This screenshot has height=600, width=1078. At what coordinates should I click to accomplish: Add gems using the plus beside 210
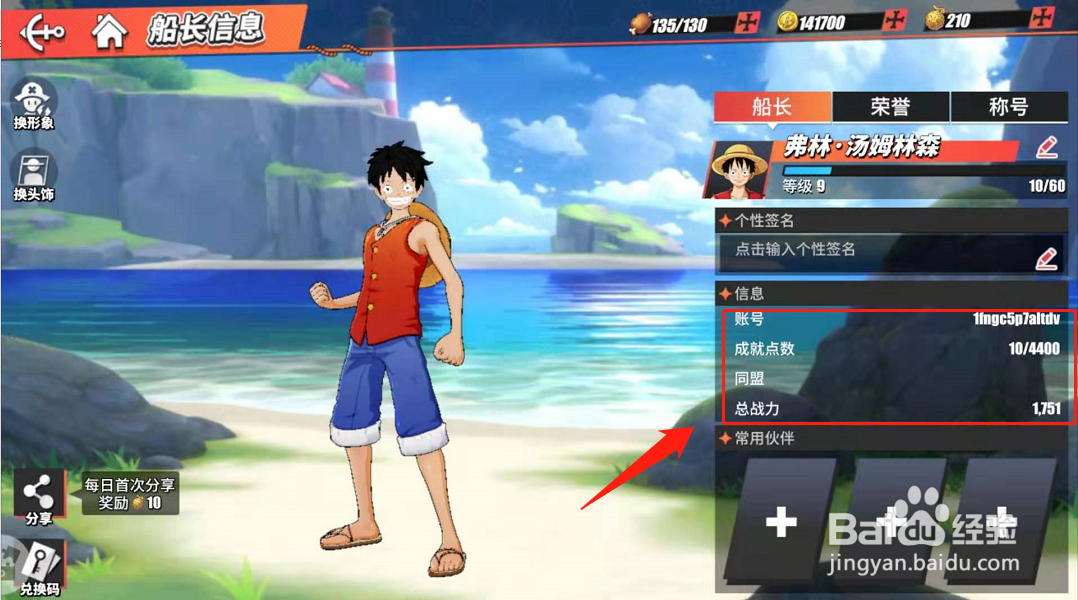(x=1042, y=19)
